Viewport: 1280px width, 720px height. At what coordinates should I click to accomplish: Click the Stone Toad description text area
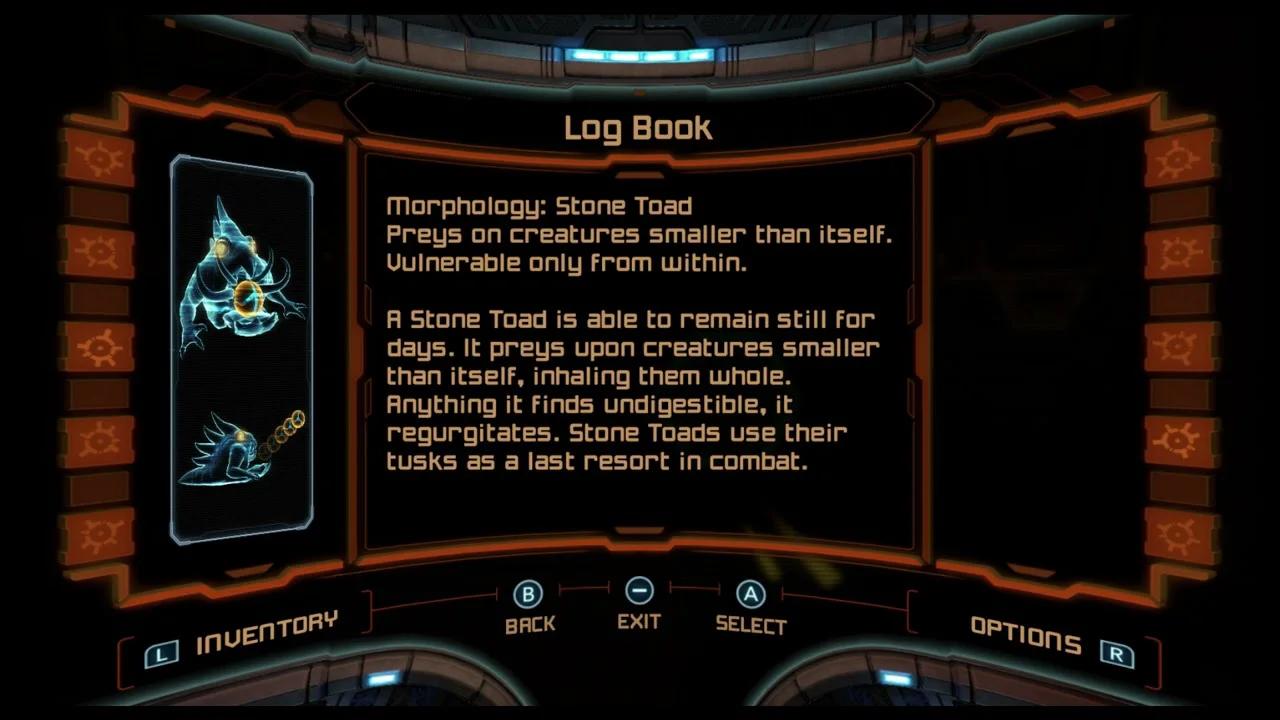click(x=630, y=390)
